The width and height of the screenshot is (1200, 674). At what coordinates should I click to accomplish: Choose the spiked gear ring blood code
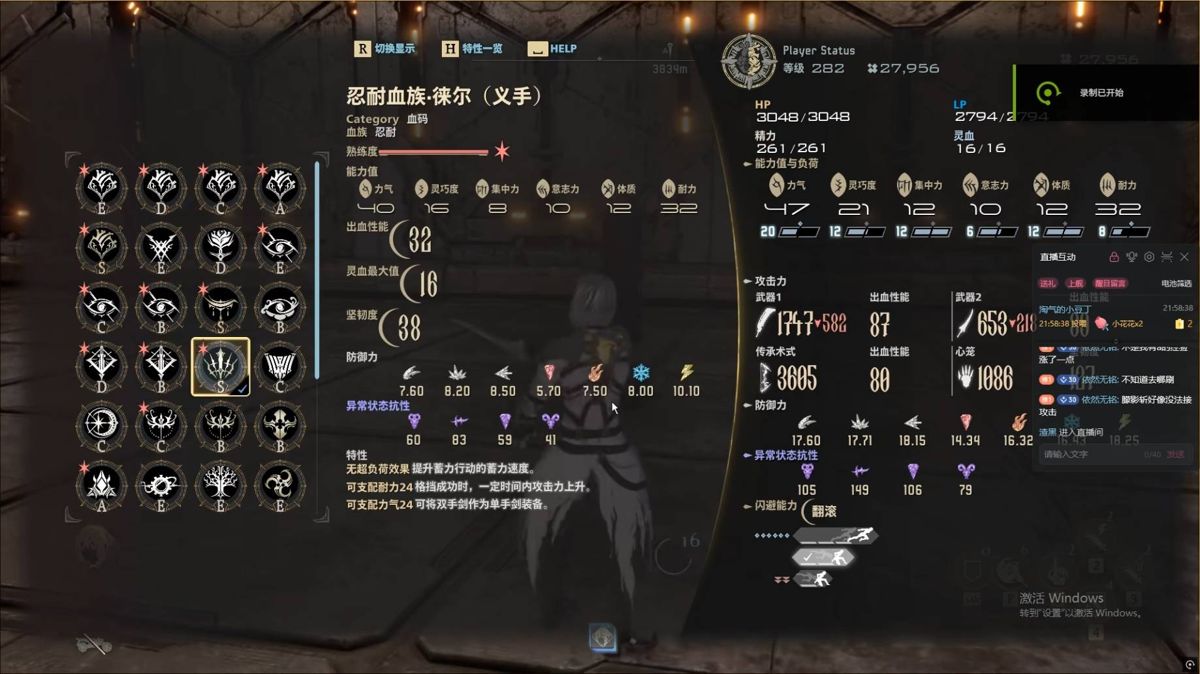[x=162, y=486]
